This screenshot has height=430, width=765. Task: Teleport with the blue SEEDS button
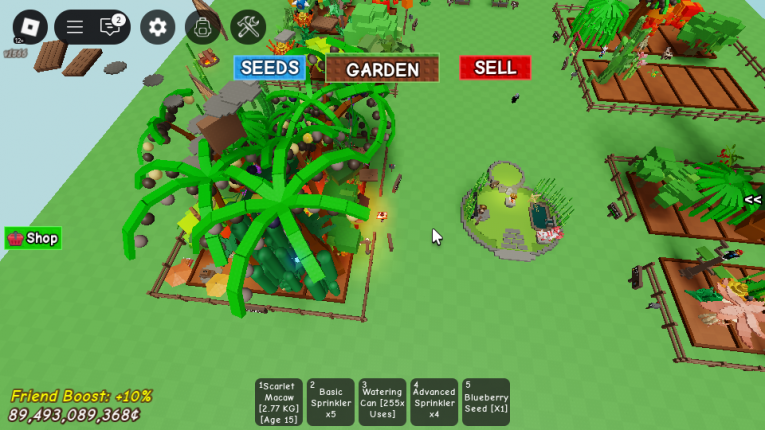pyautogui.click(x=270, y=68)
